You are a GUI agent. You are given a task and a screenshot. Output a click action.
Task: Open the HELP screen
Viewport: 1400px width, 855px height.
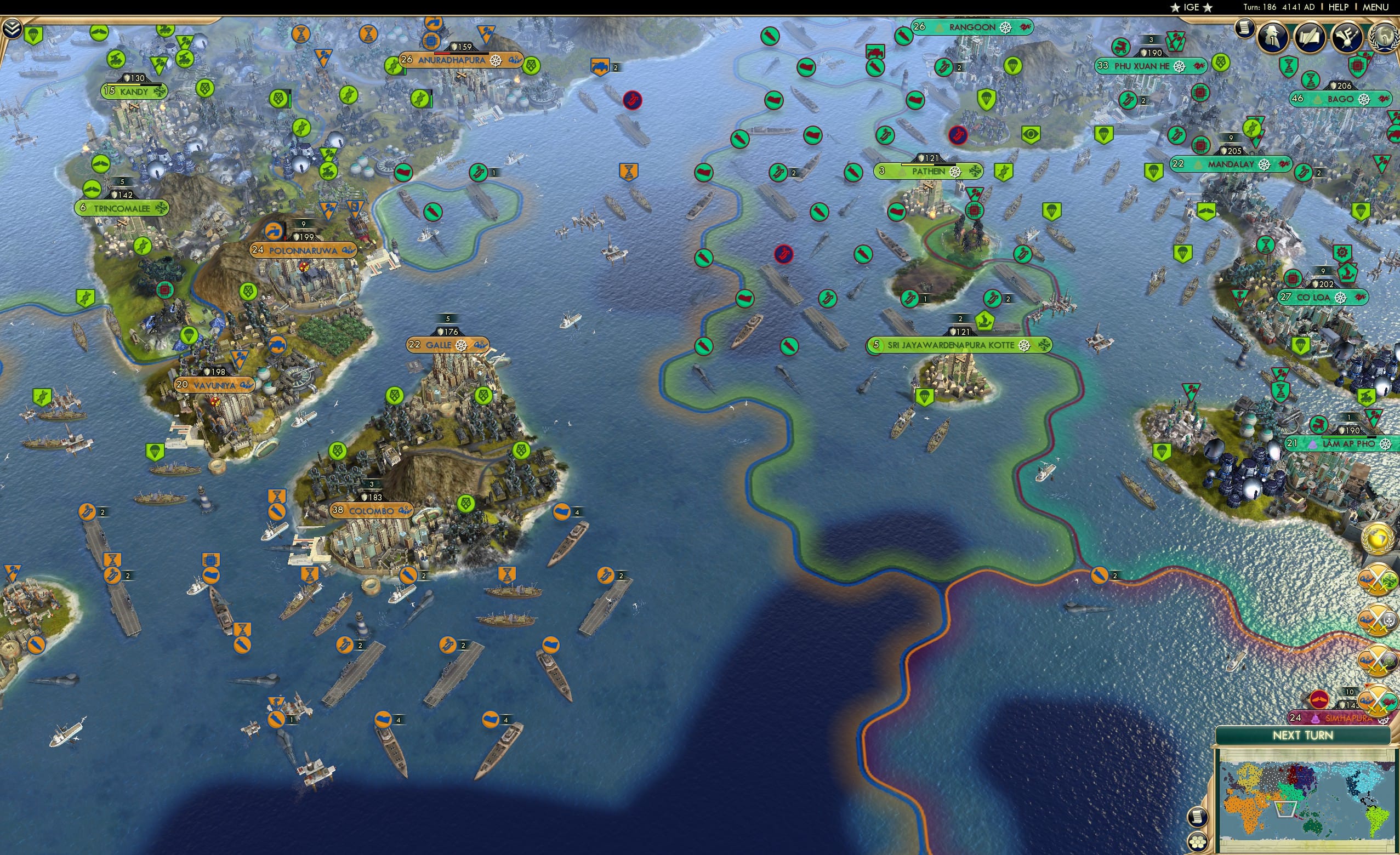pos(1338,7)
